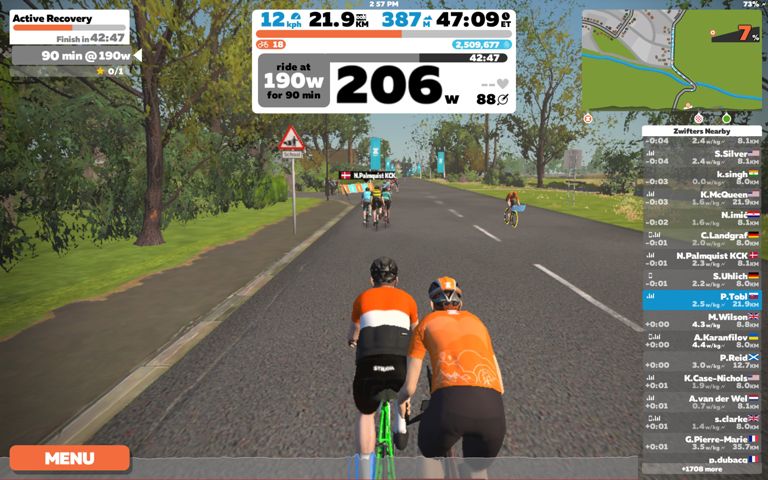Open the orange MENU button
The height and width of the screenshot is (480, 768).
(69, 458)
